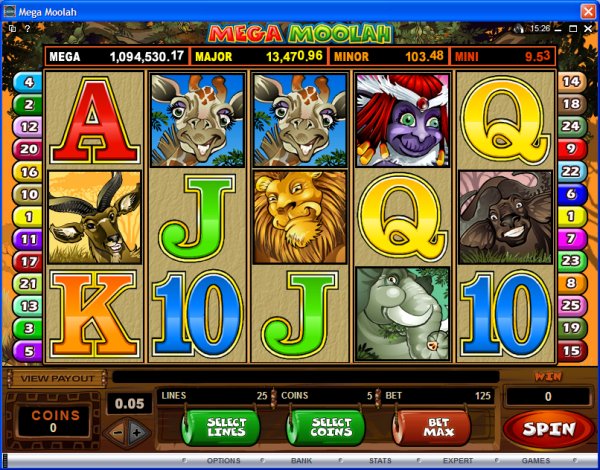Select payline marker 14 on the right
The image size is (600, 470).
point(571,82)
